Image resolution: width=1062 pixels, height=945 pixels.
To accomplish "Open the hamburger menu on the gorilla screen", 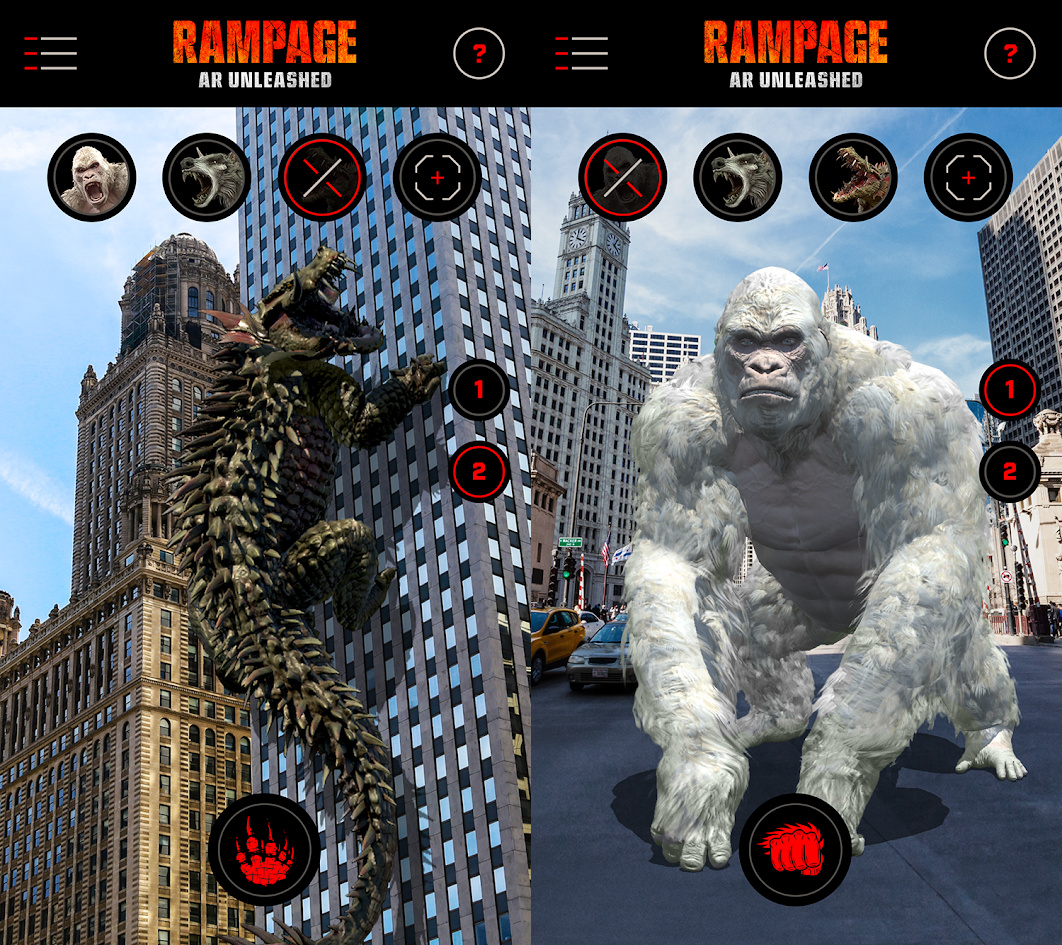I will [581, 53].
